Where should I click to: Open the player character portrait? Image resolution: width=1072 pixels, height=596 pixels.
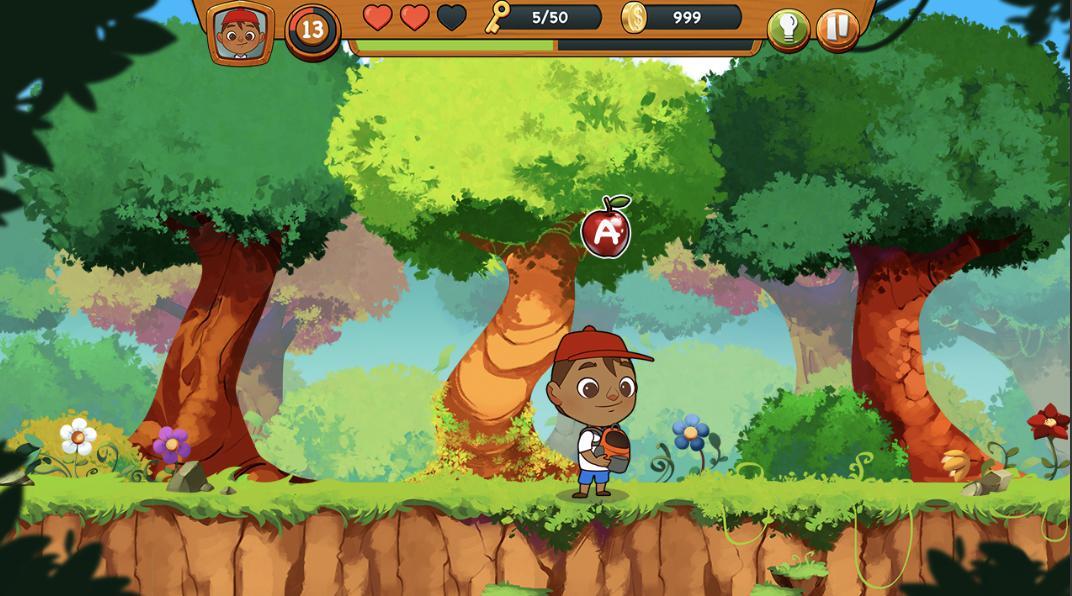[241, 31]
